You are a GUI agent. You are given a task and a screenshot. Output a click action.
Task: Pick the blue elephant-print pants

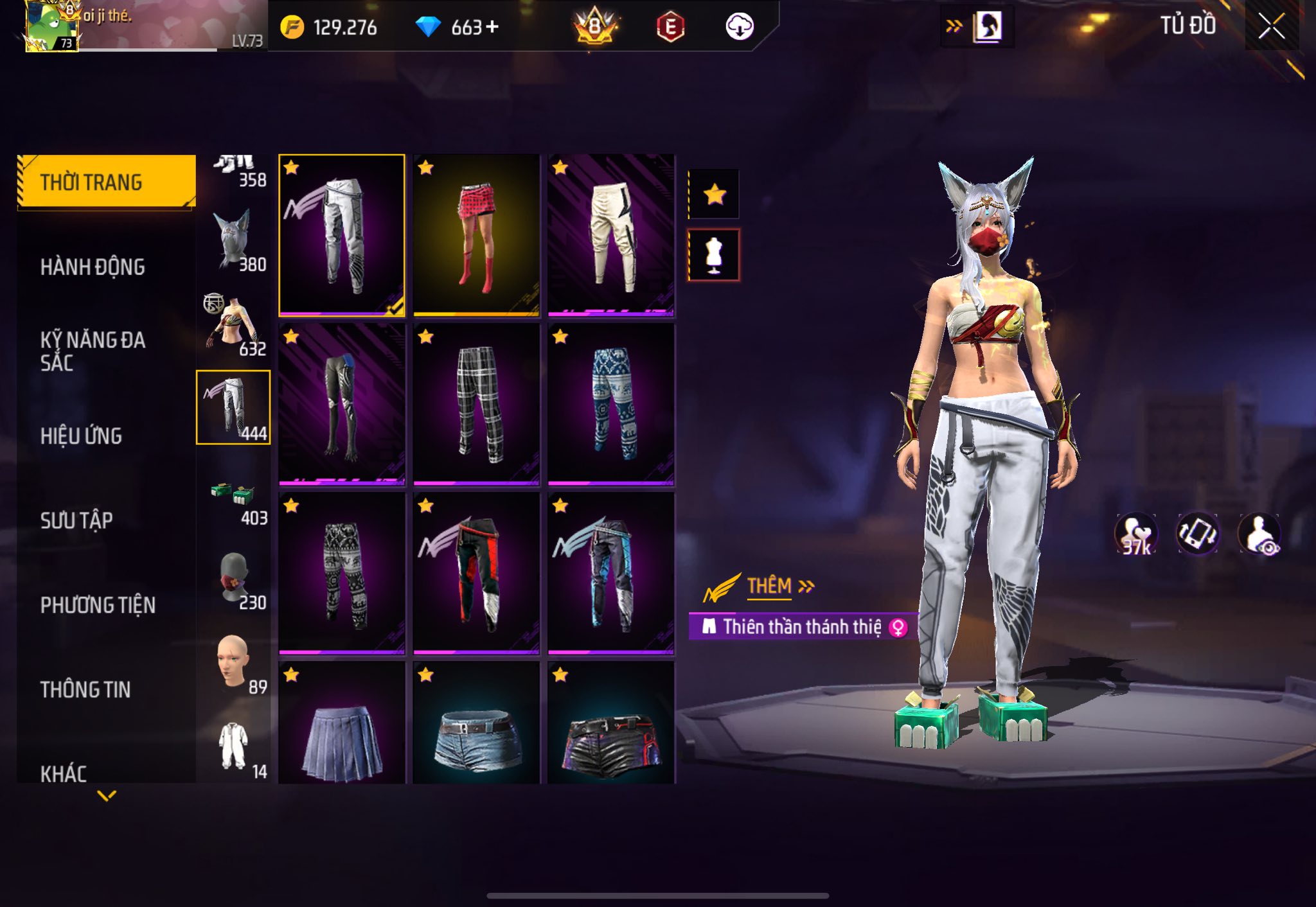point(611,404)
